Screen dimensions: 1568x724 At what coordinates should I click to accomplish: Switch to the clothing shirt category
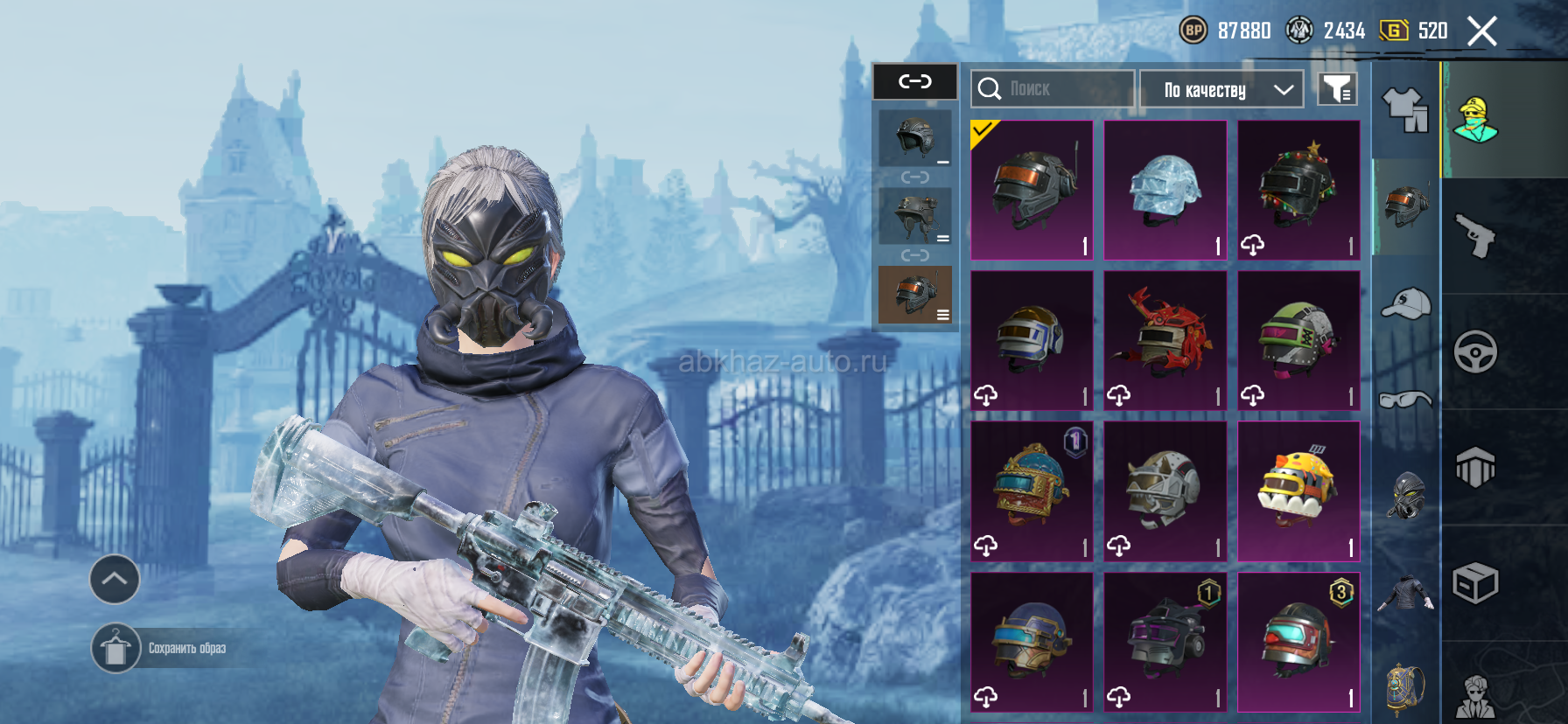[x=1405, y=111]
